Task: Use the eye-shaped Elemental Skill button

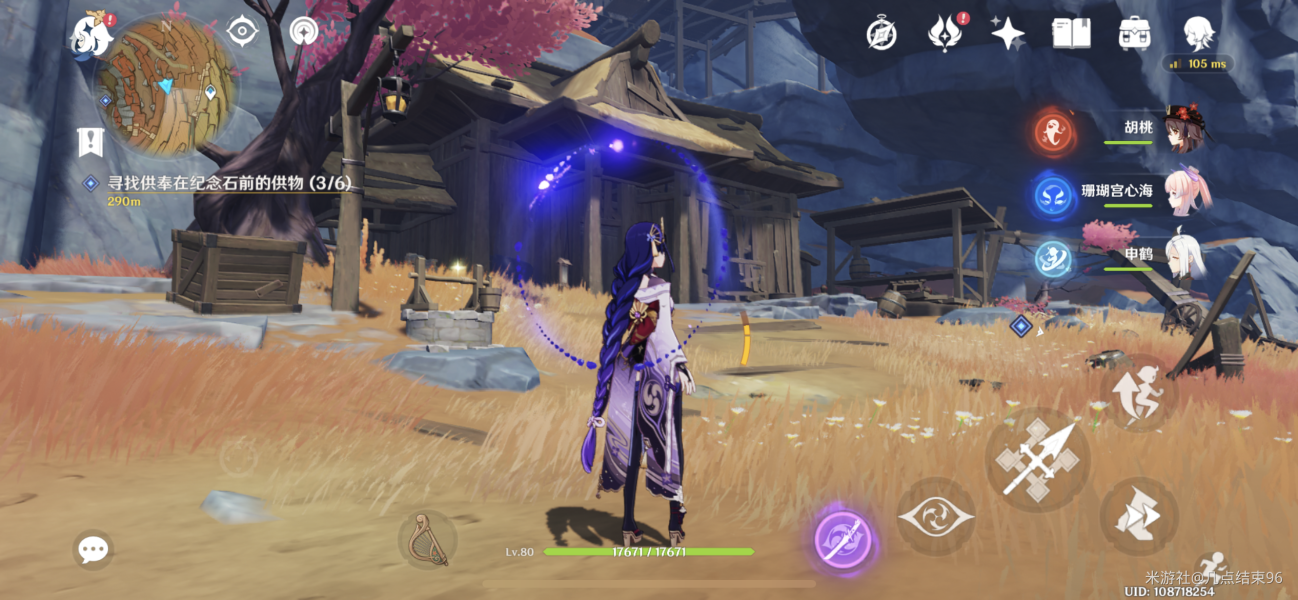Action: pos(935,516)
